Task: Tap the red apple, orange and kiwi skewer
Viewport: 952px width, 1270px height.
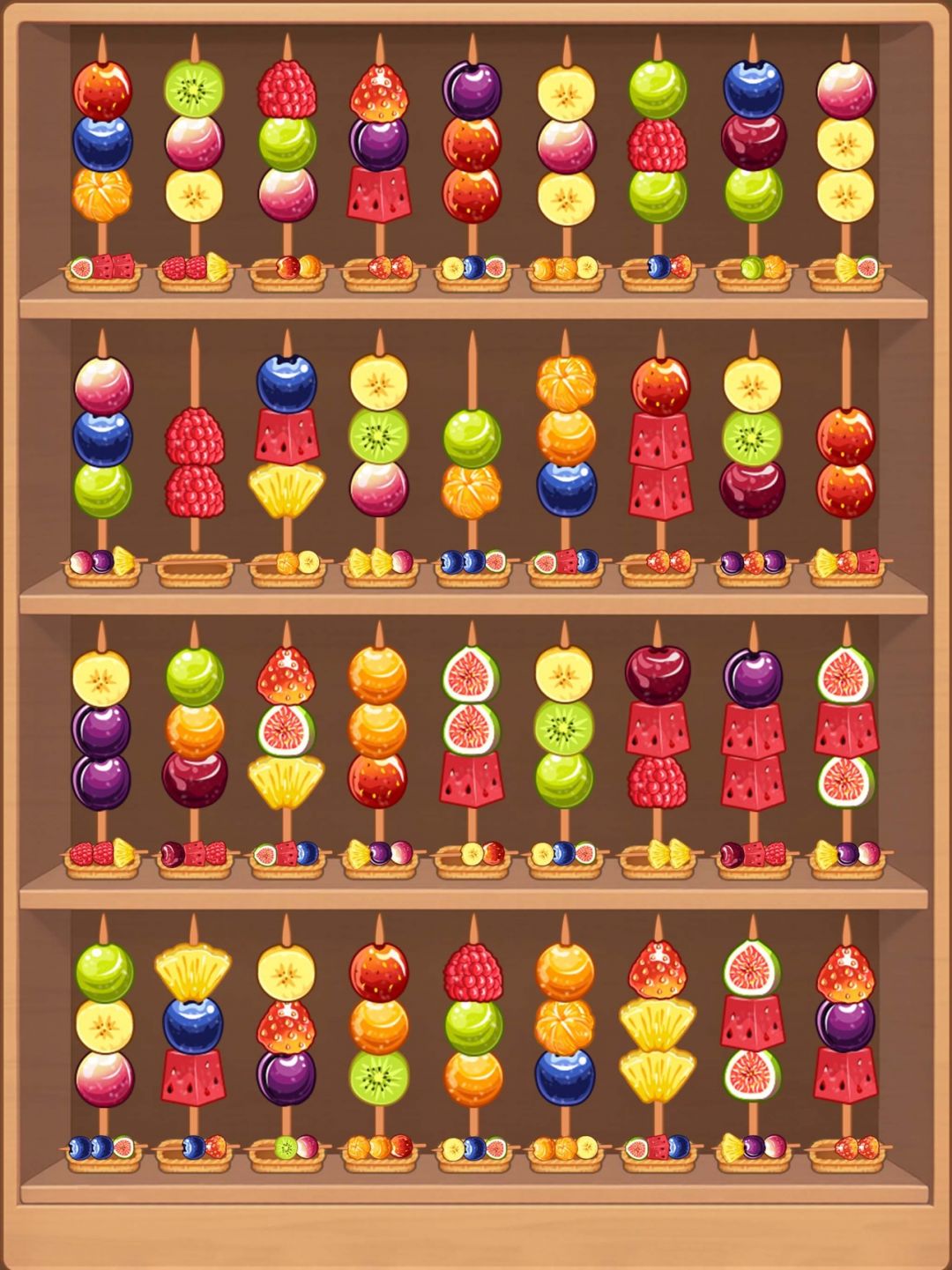Action: pos(379,1024)
